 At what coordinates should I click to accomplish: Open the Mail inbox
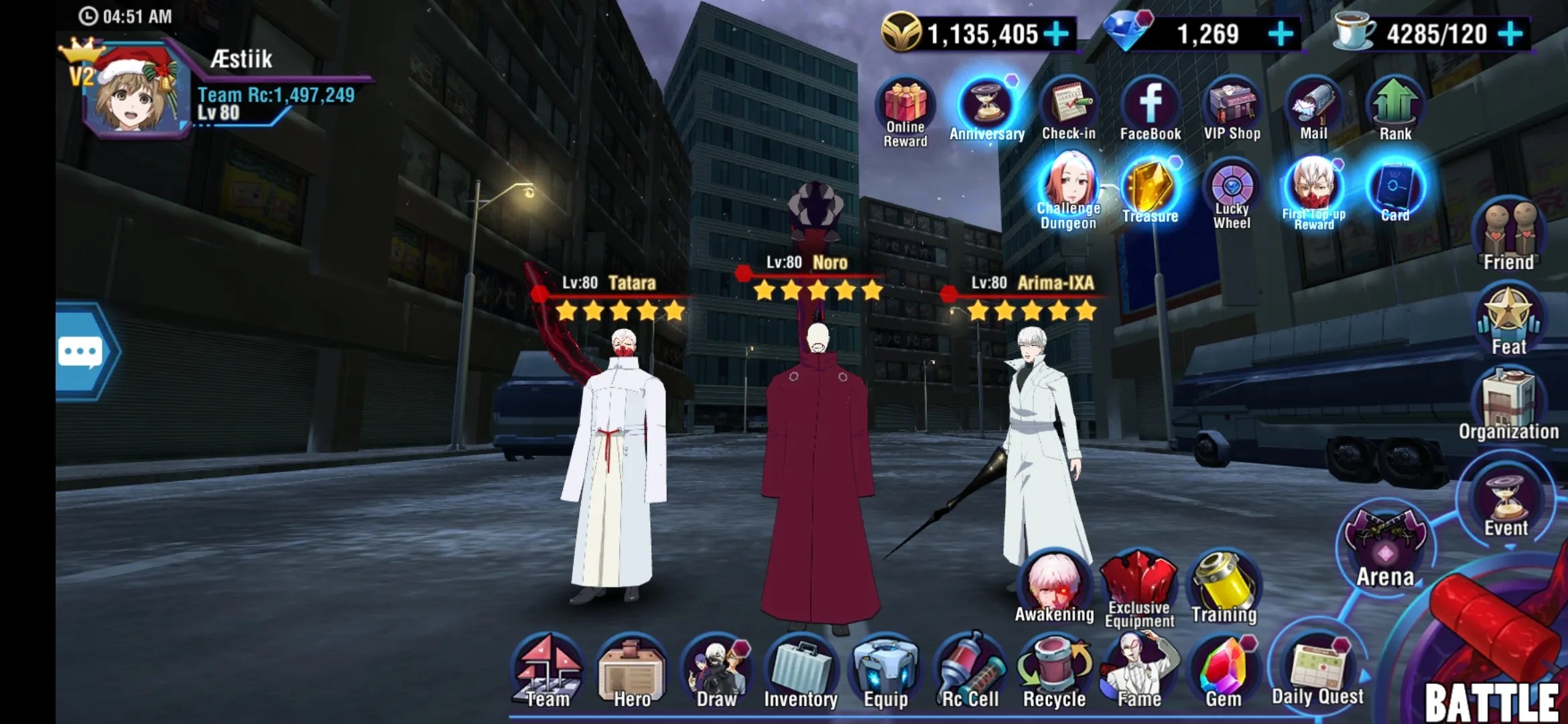[x=1313, y=109]
